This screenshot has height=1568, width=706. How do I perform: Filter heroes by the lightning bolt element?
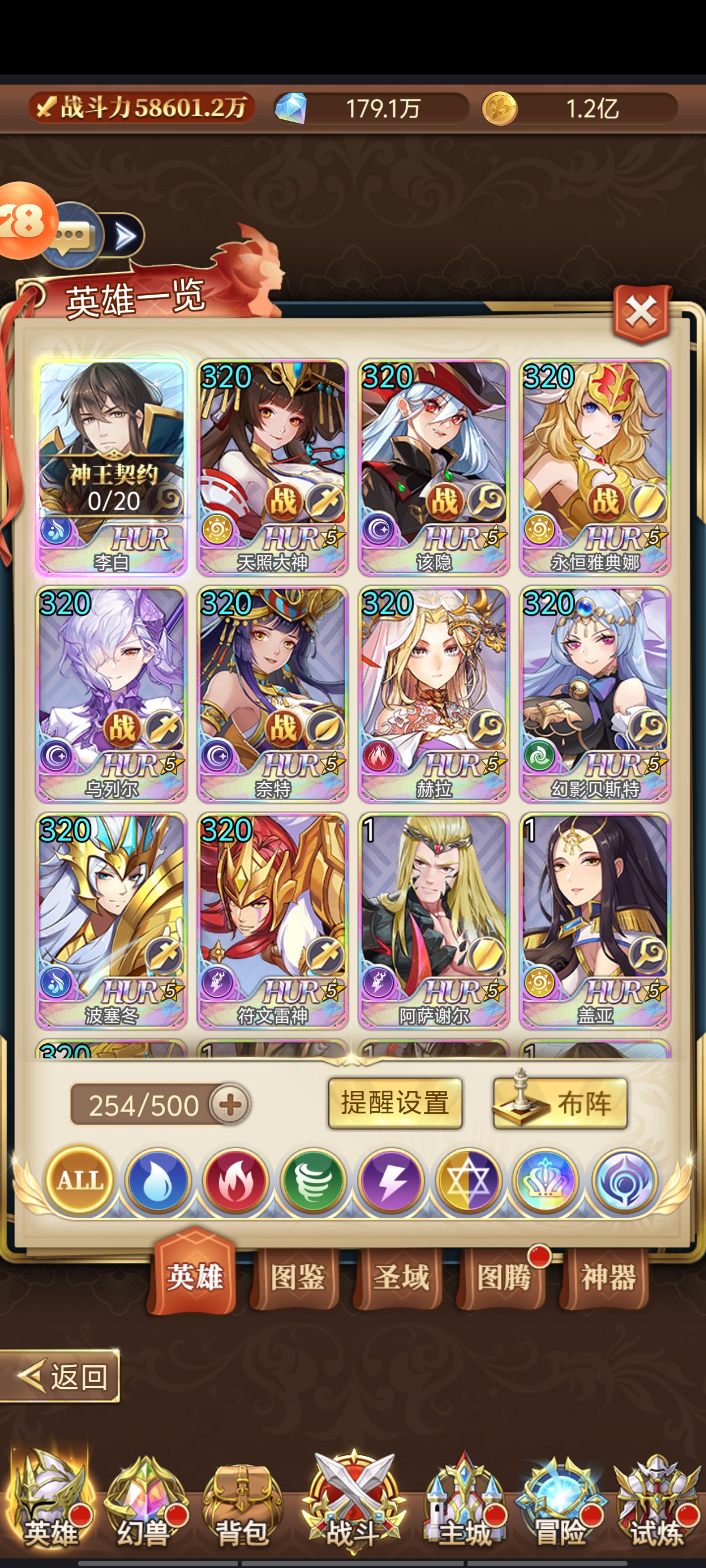[x=391, y=1181]
